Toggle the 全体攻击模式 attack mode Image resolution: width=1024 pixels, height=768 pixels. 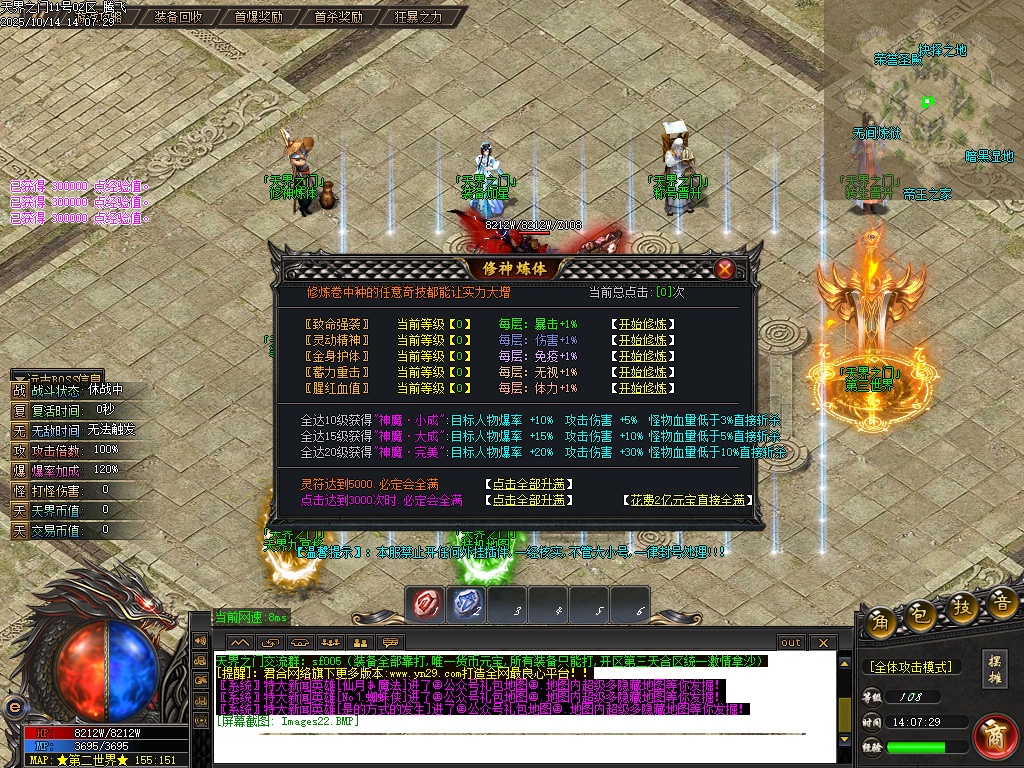(909, 667)
